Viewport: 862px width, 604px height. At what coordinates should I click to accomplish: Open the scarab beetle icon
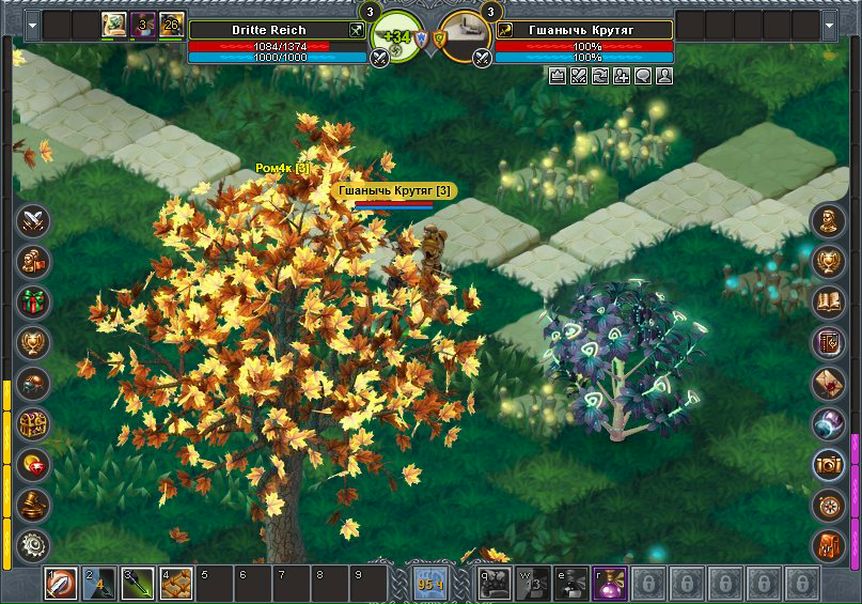(x=34, y=383)
